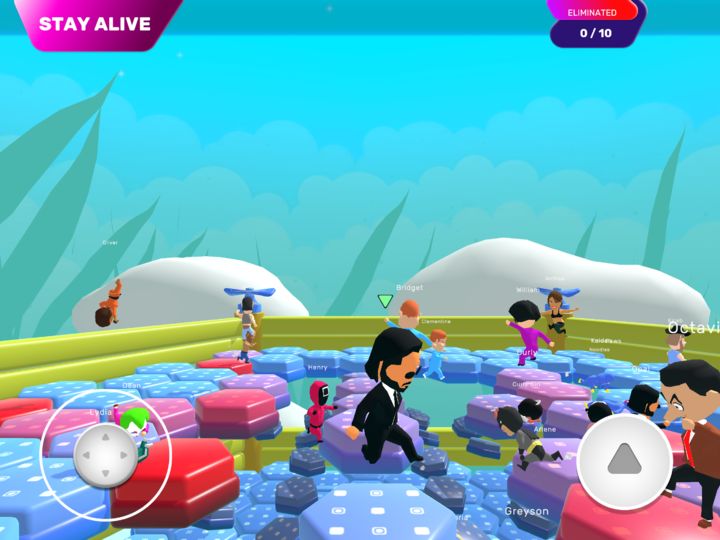Tap the virtual movement joystick

click(105, 456)
